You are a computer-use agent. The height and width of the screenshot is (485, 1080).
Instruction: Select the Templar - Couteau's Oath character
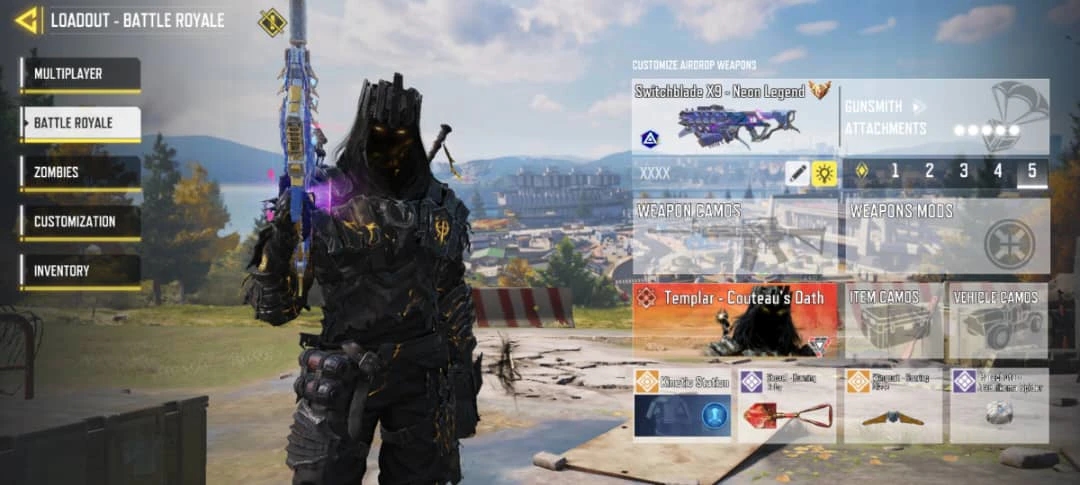tap(735, 320)
